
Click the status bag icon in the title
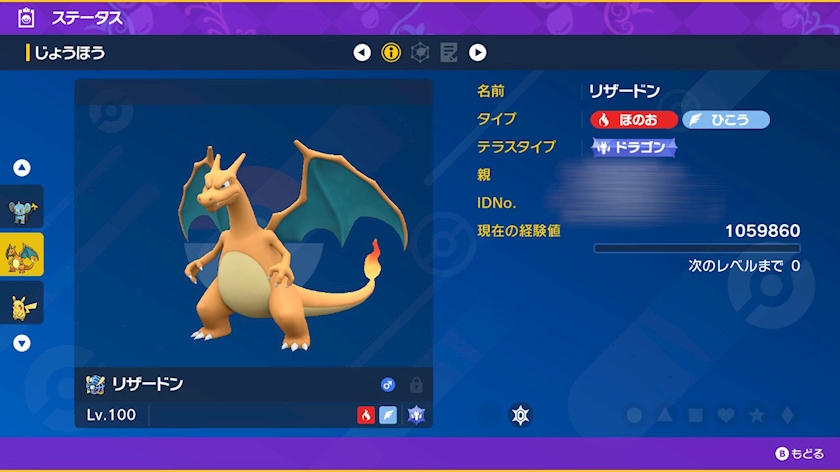(x=26, y=17)
